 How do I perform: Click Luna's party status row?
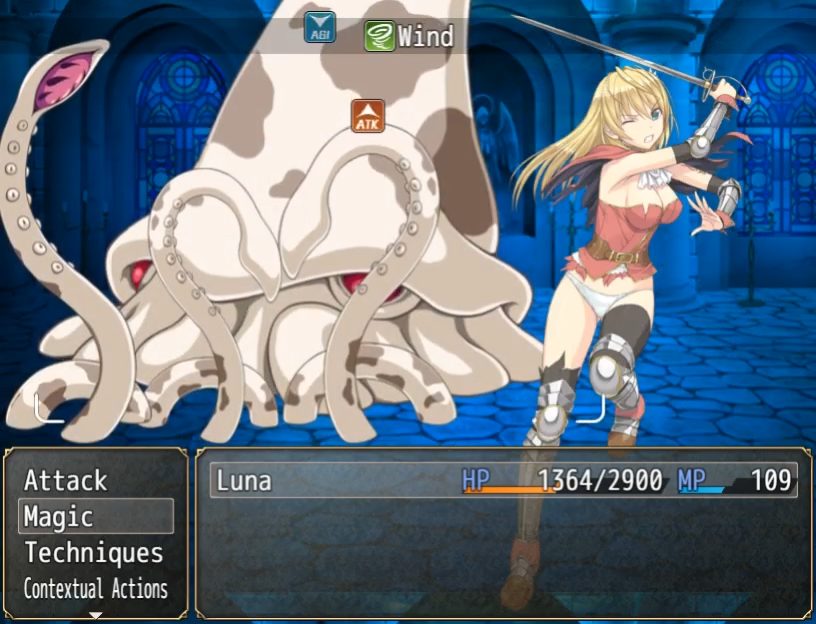point(504,481)
